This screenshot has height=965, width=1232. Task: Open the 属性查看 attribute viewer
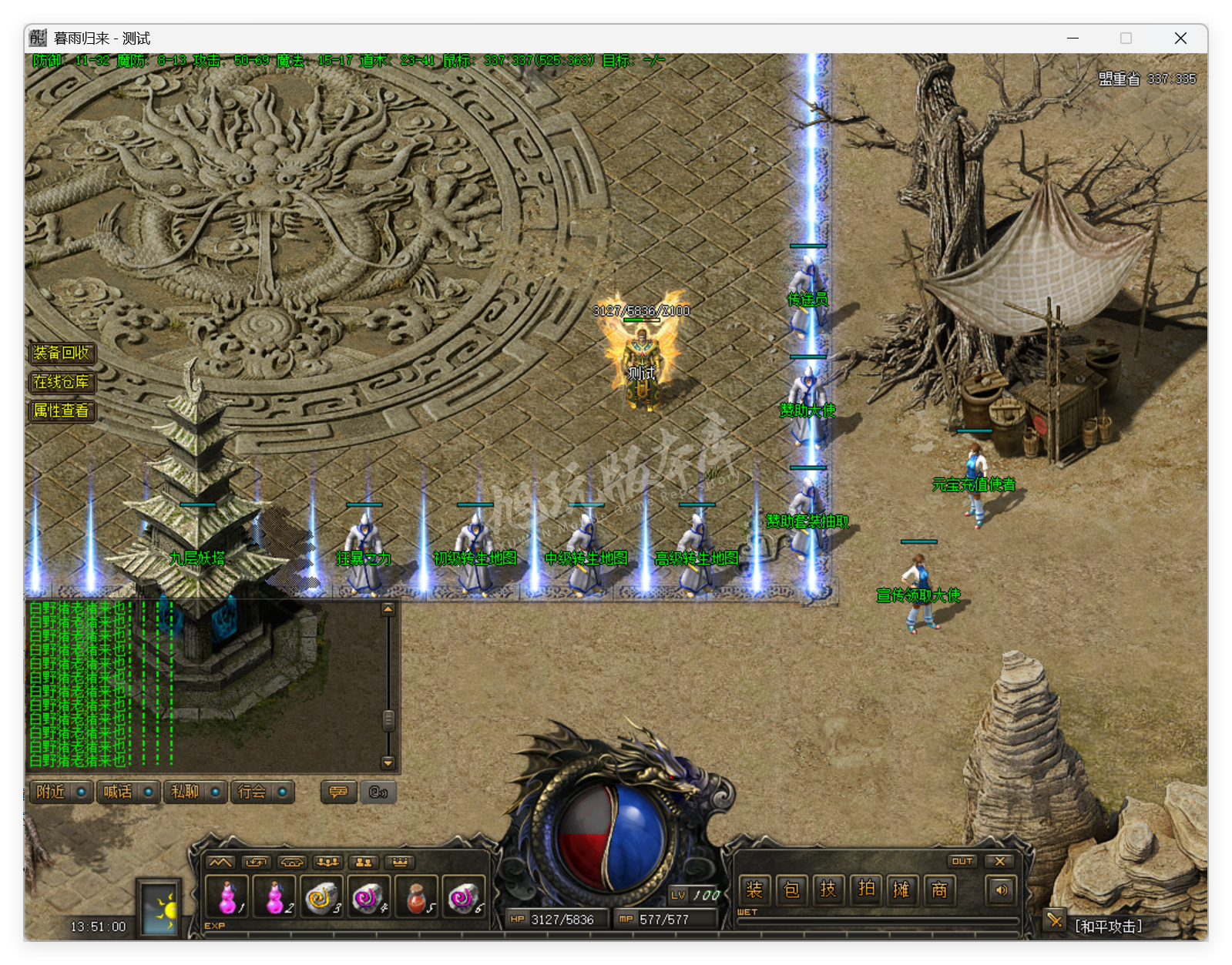pyautogui.click(x=62, y=410)
